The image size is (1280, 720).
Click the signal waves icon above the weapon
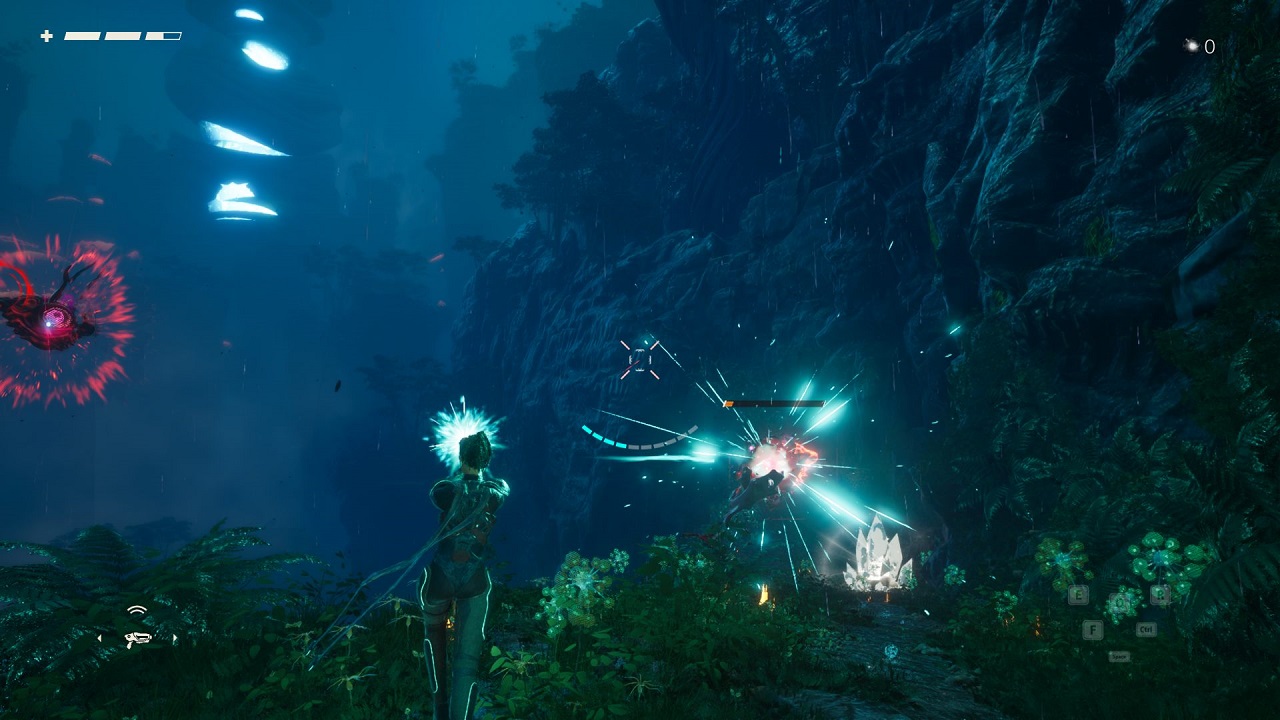click(137, 610)
